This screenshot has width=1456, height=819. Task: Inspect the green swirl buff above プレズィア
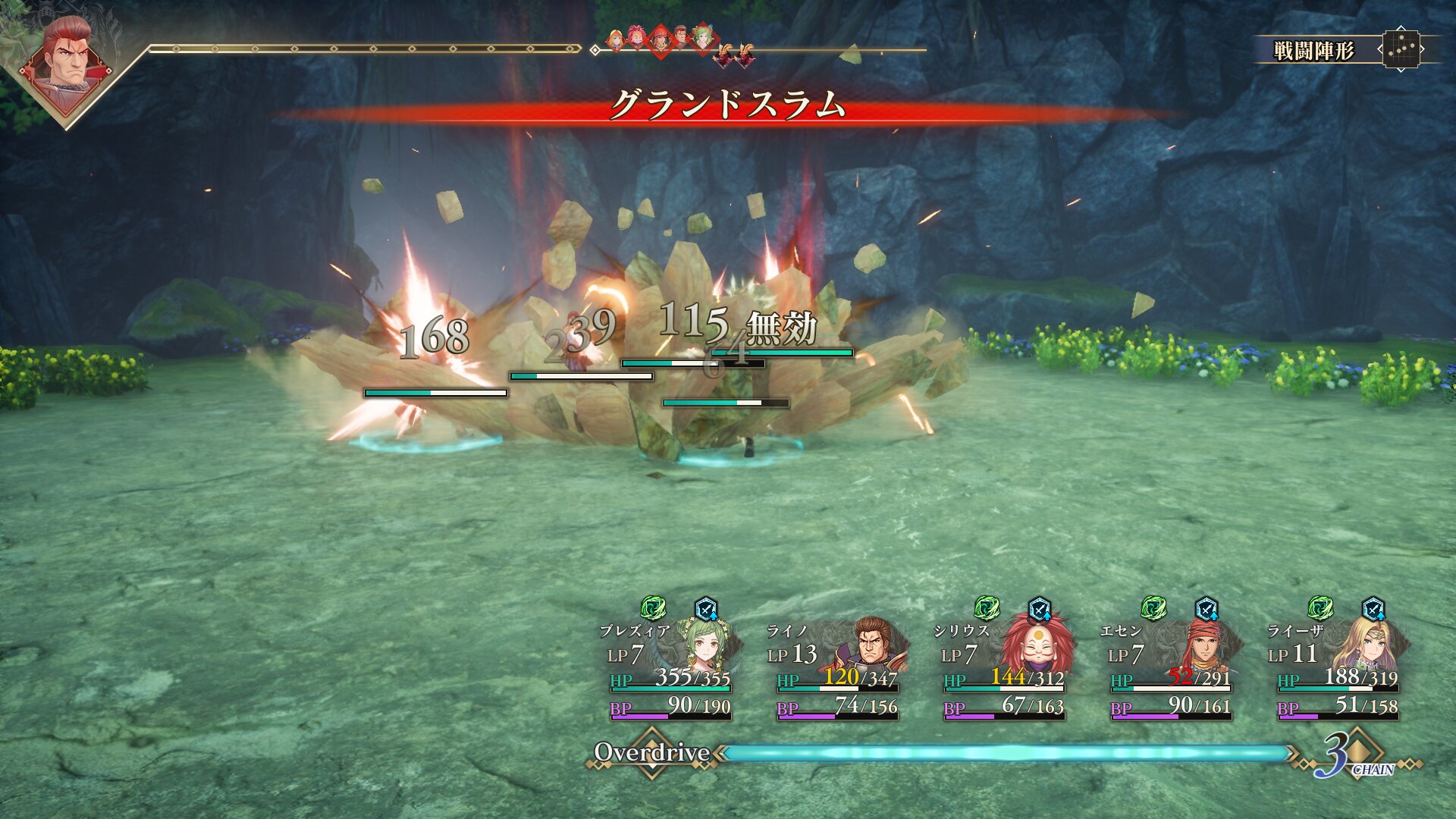[x=653, y=608]
